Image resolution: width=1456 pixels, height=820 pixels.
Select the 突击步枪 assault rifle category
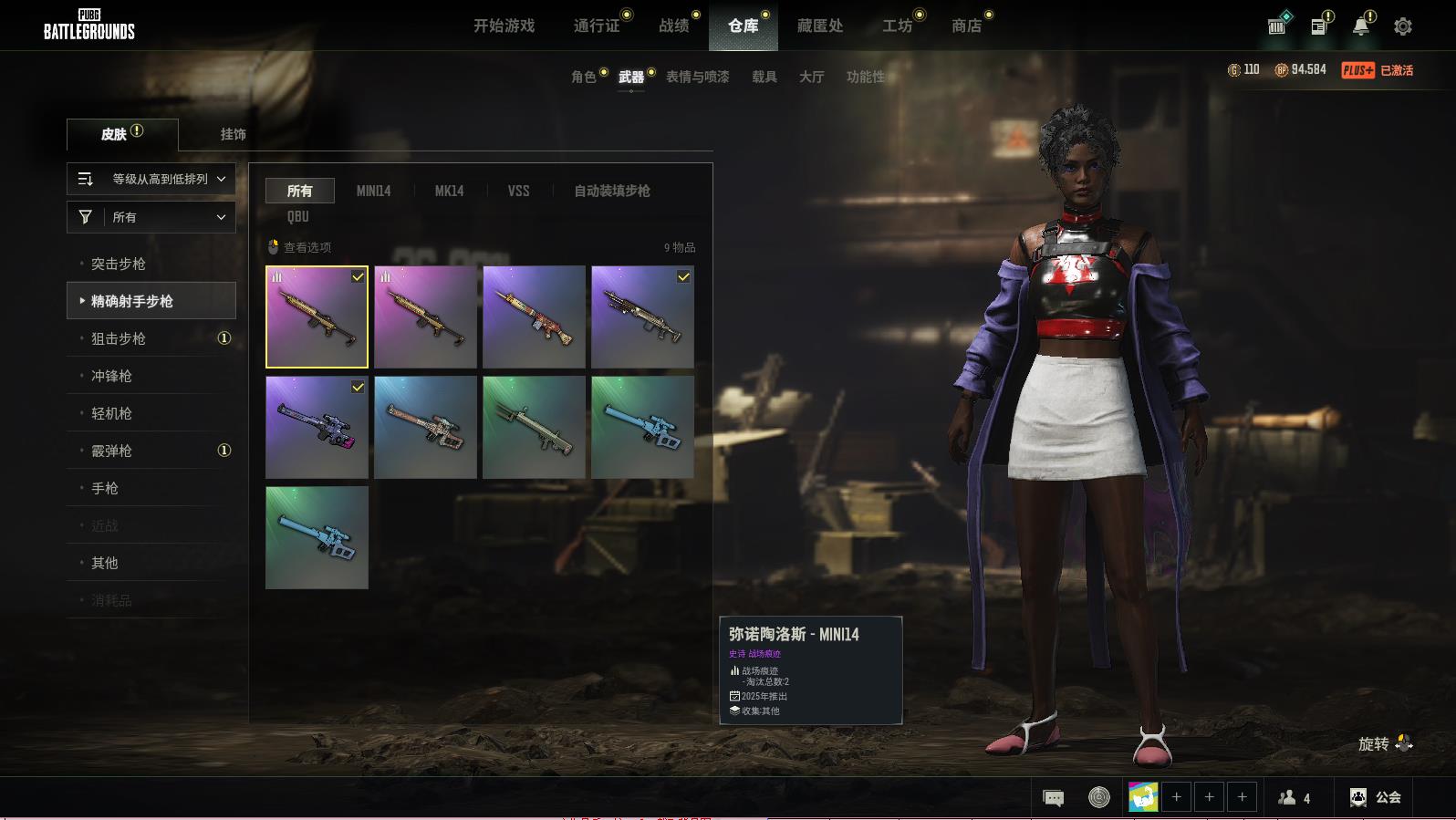coord(119,264)
